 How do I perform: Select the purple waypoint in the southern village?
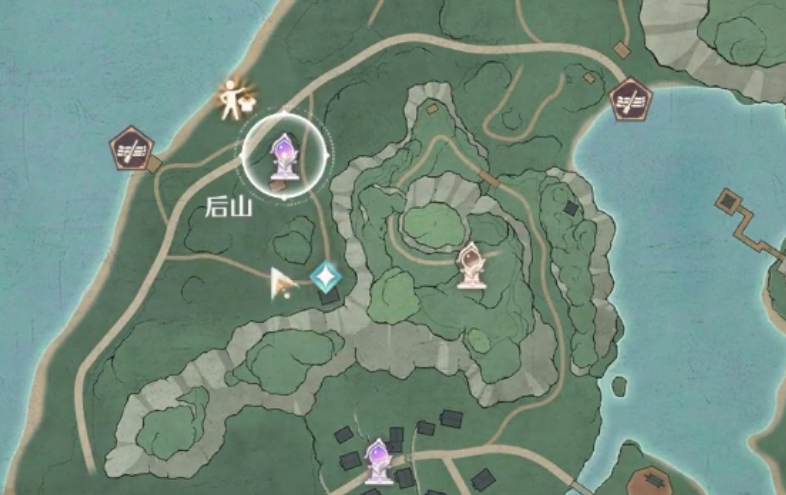coord(379,460)
